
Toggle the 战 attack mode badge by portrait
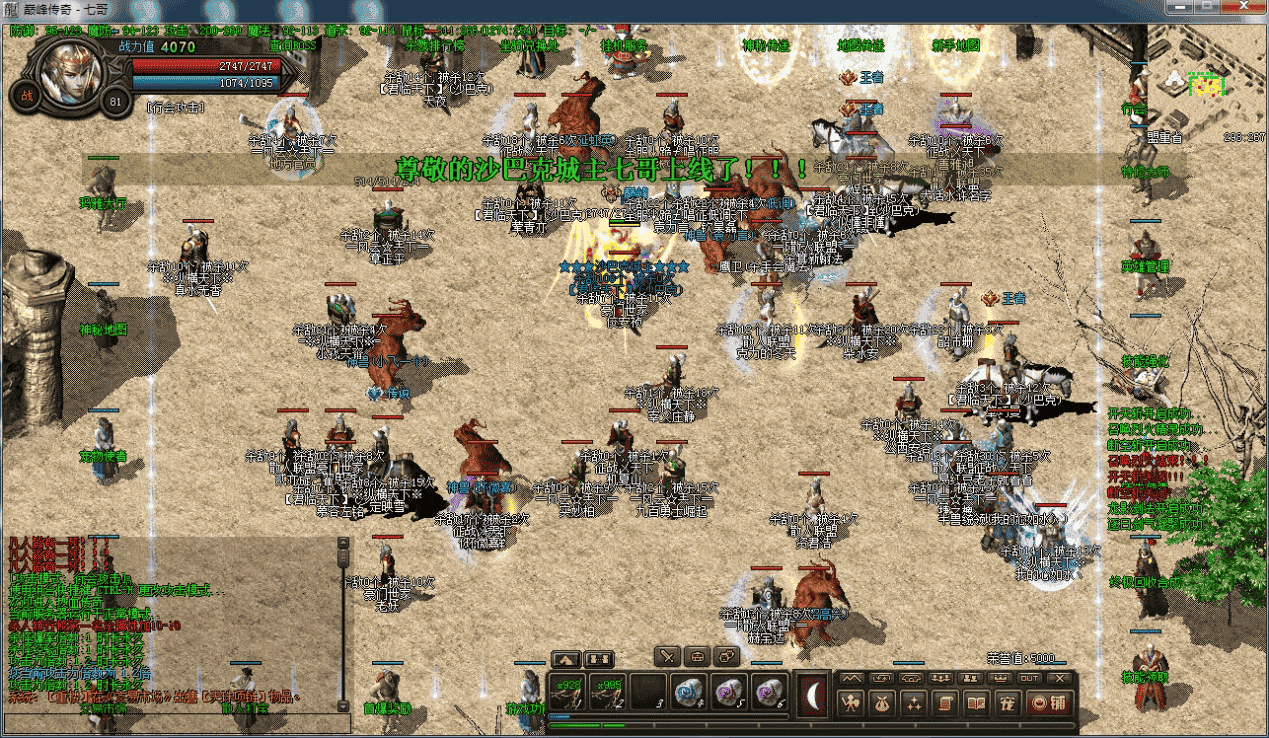pos(23,95)
